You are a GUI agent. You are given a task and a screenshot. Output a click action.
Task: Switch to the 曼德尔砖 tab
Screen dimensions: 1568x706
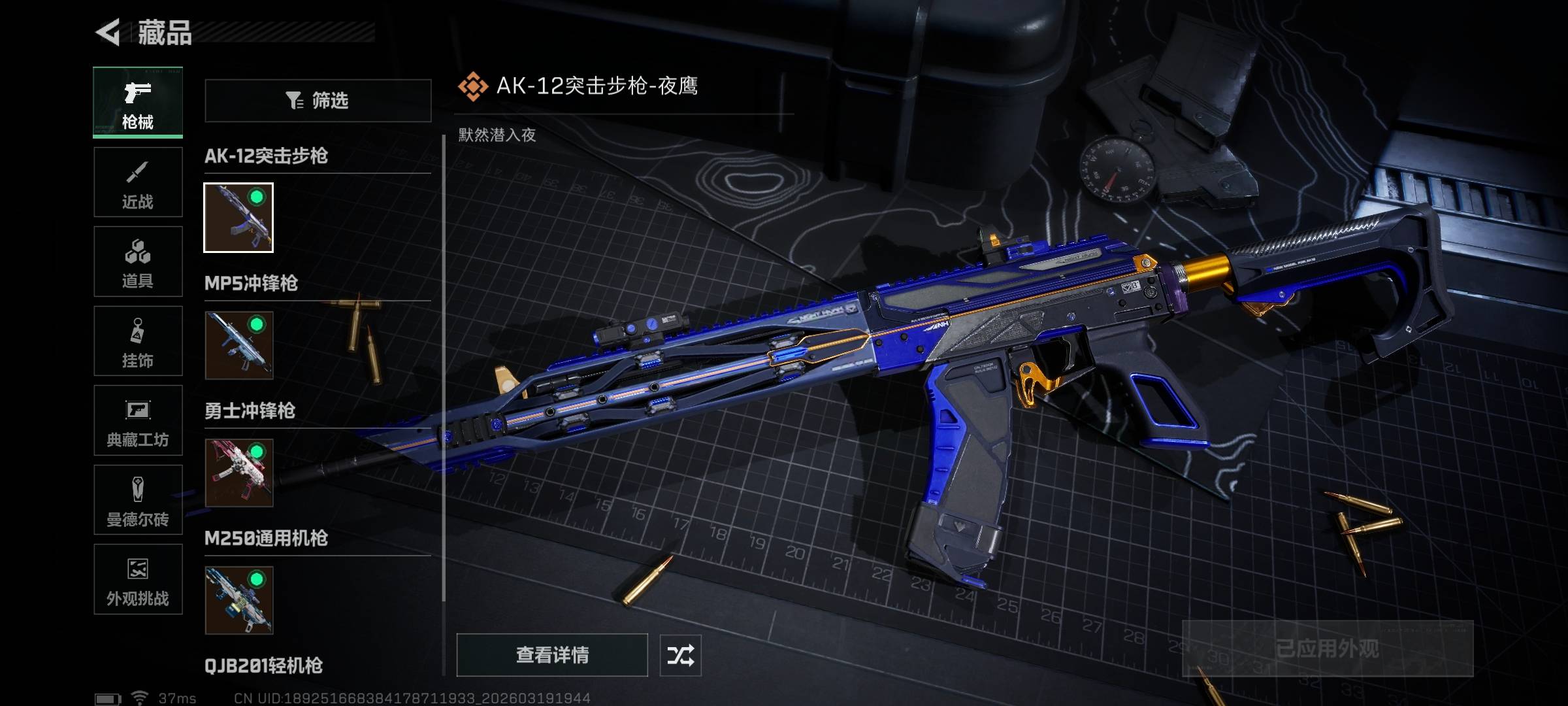pyautogui.click(x=138, y=500)
